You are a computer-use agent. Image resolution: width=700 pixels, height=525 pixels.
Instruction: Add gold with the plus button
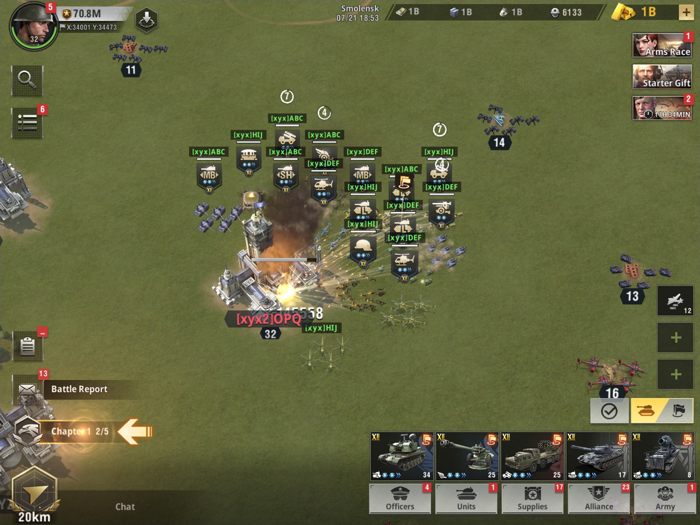pyautogui.click(x=686, y=12)
